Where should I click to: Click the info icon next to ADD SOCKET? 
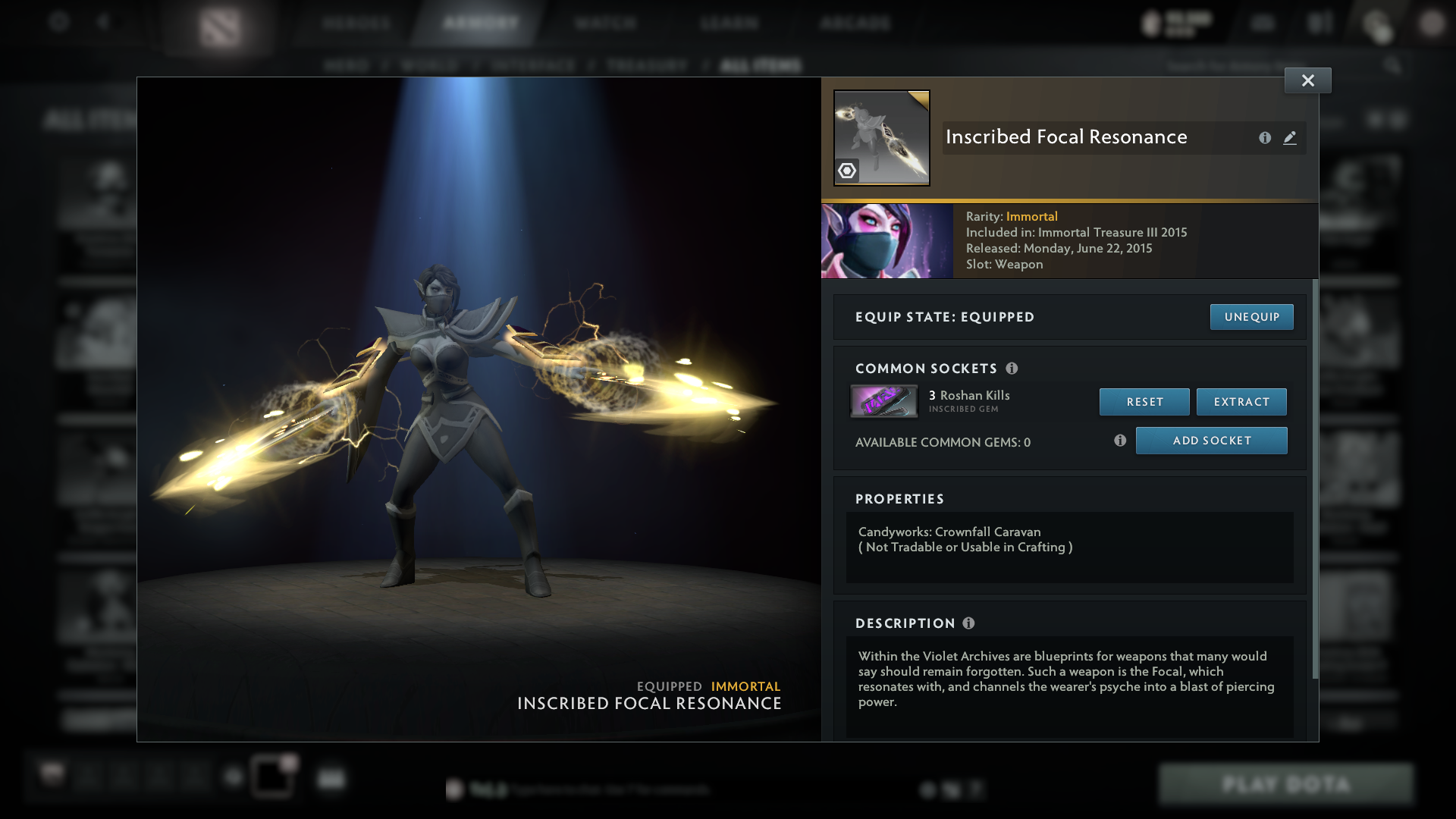coord(1120,440)
